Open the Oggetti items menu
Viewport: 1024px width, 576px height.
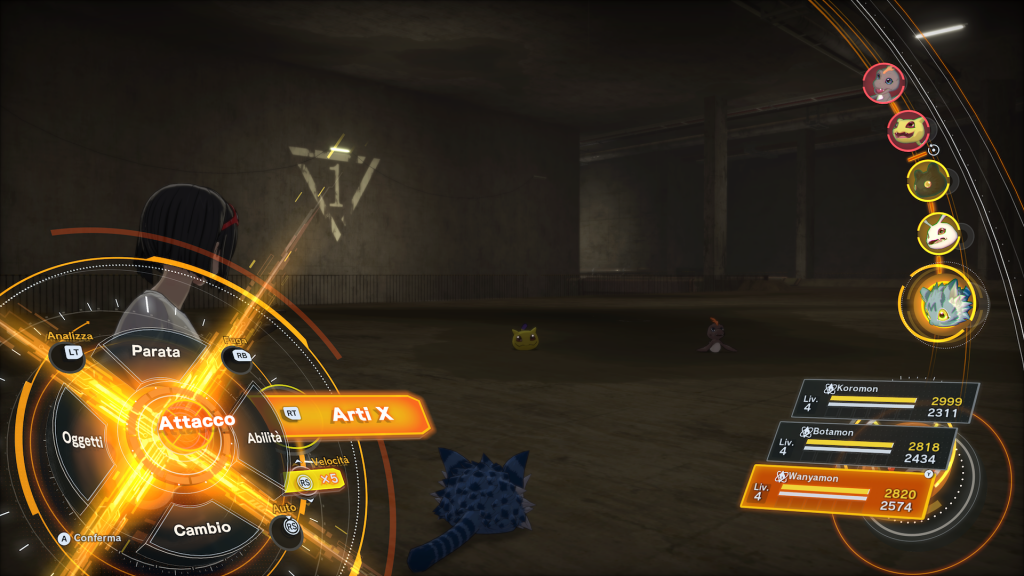click(x=82, y=439)
